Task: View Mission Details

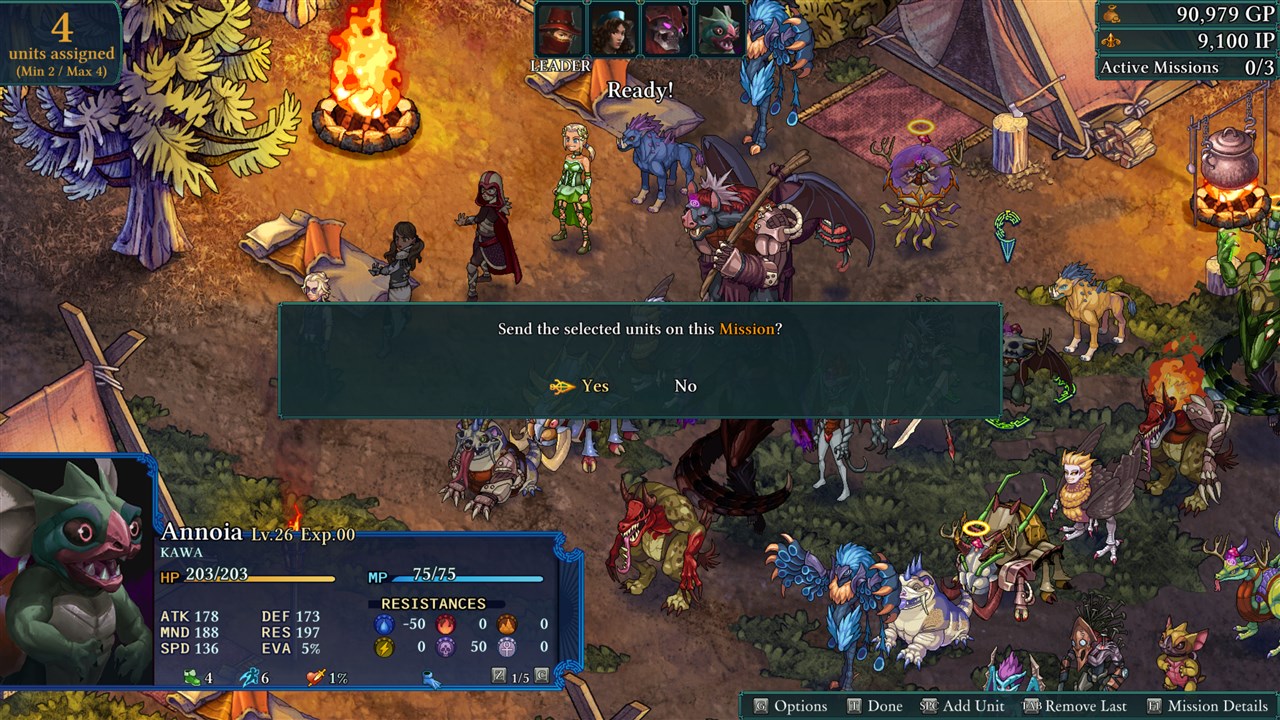Action: click(x=1214, y=705)
